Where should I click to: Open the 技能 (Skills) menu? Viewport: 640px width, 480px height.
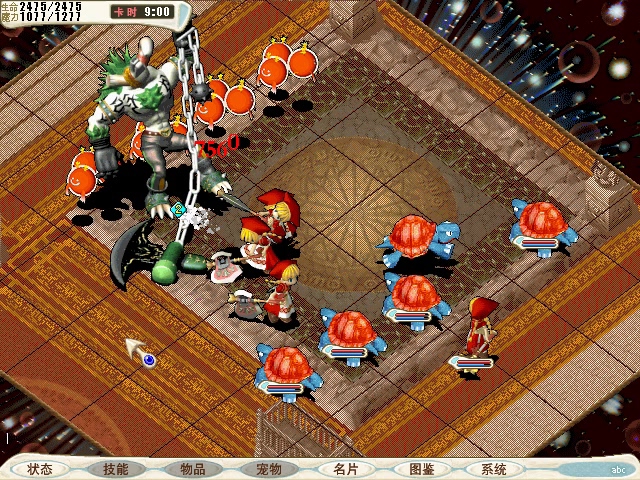pos(116,469)
